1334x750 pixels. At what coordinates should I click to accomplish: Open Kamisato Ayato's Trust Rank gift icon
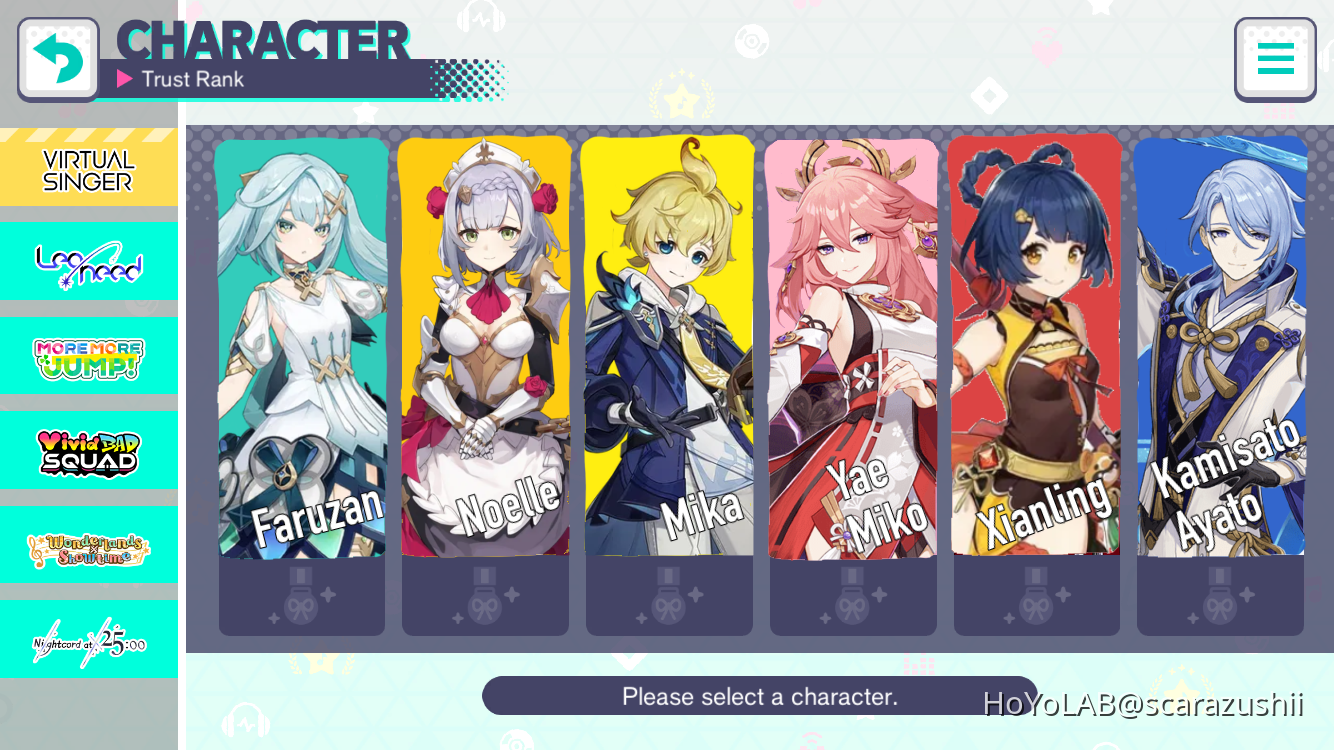(x=1220, y=596)
